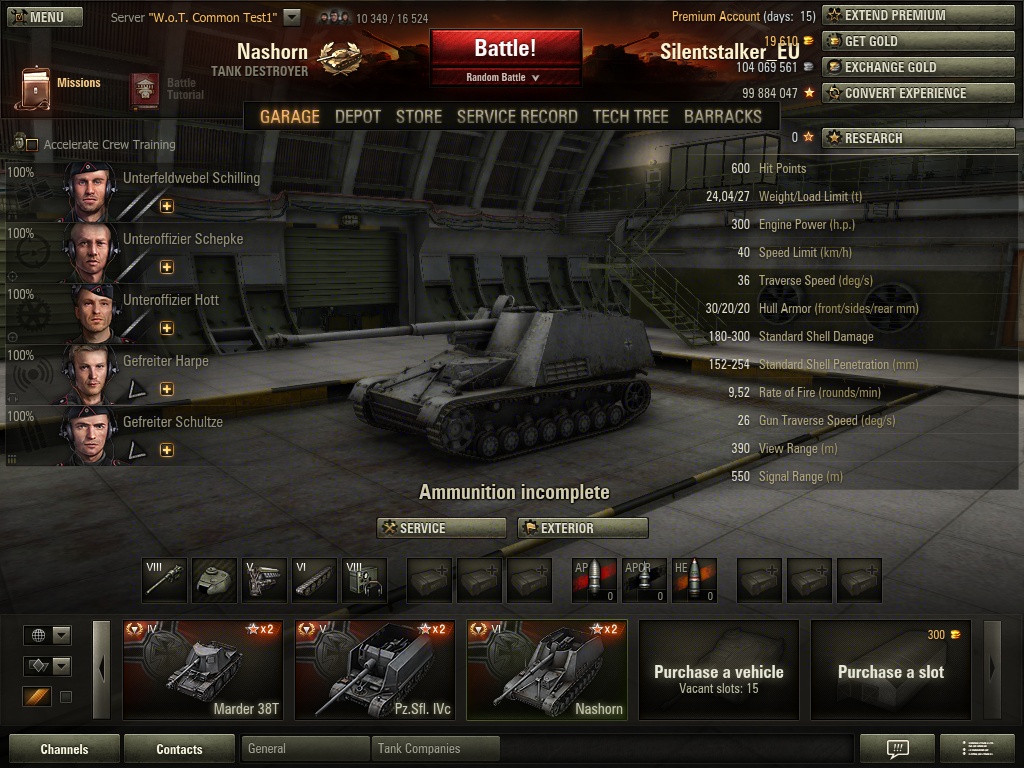Screen dimensions: 1024x768
Task: Select the Pz.Sfl. IVc tank in carousel
Action: (375, 669)
